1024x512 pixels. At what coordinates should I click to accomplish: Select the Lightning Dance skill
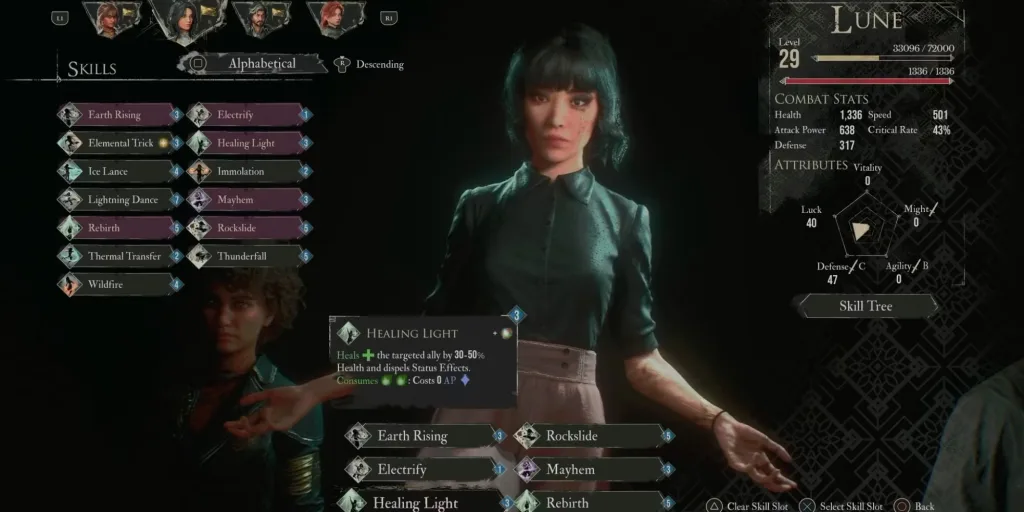pos(120,199)
